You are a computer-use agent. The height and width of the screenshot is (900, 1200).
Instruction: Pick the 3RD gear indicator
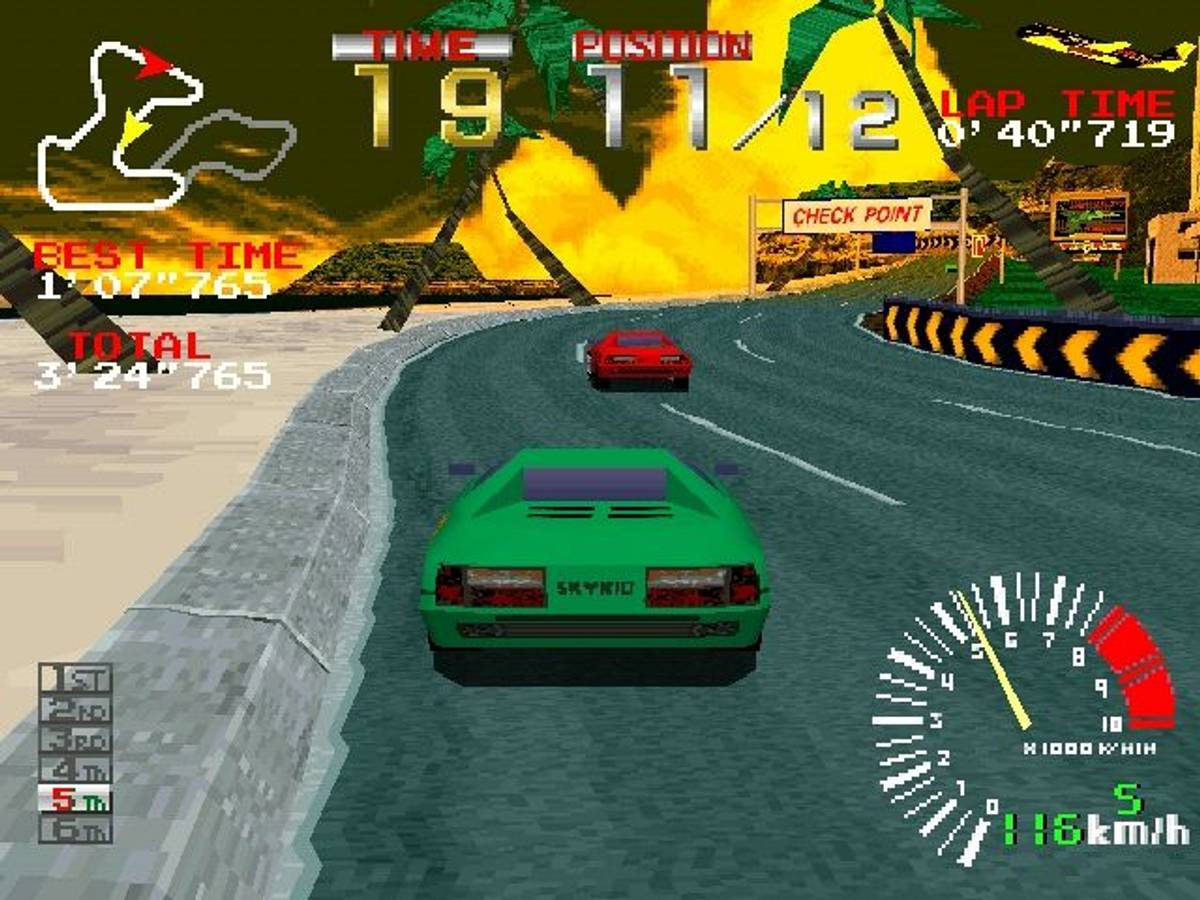pos(75,740)
